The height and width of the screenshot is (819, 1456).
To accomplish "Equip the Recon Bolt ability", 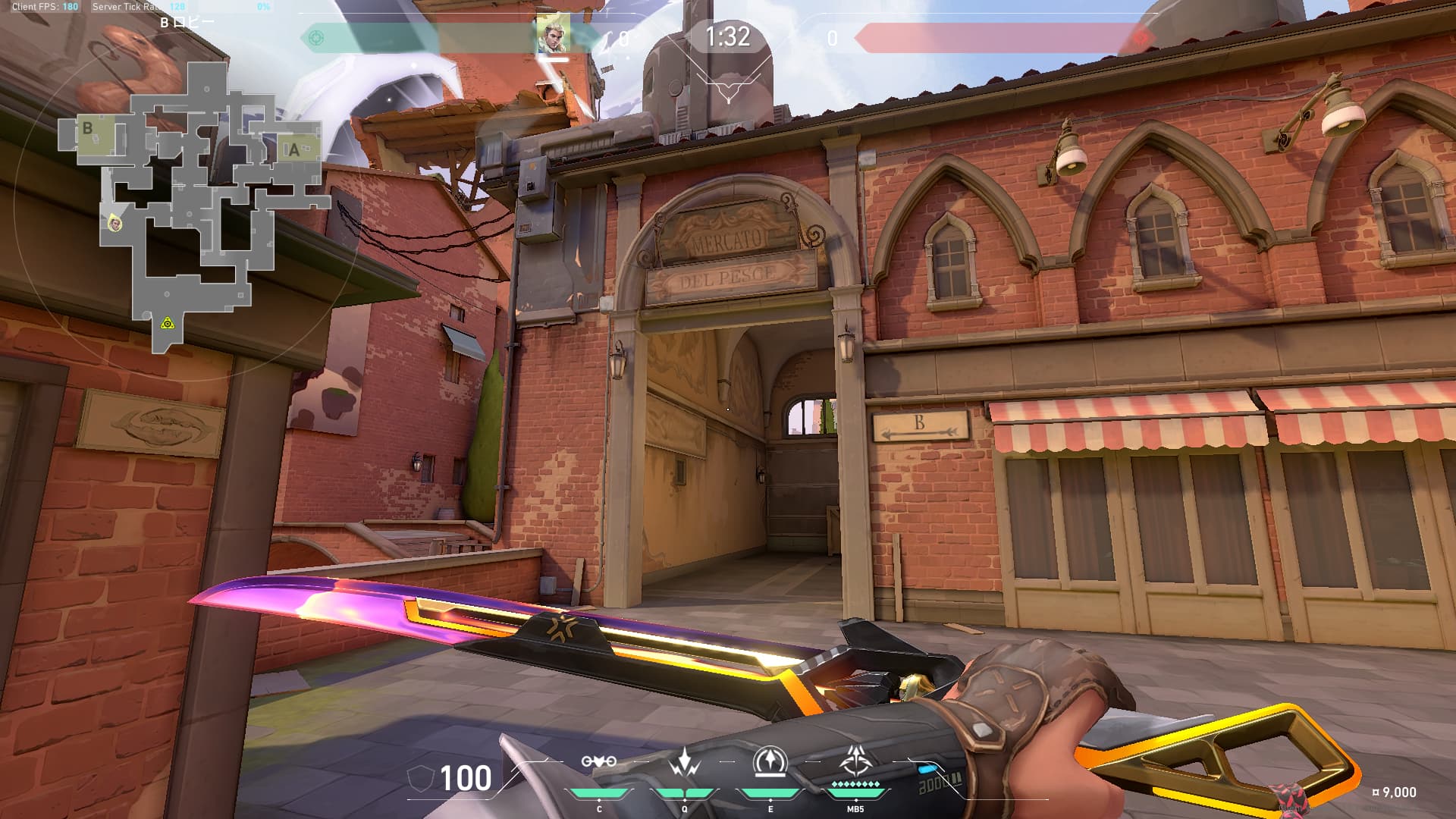I will point(770,761).
